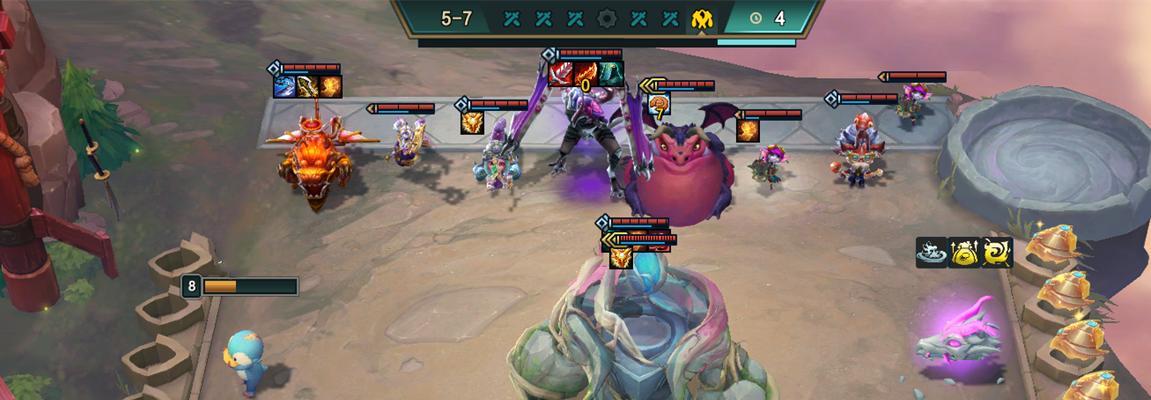
Task: Inspect the gold loot bag augment
Action: tap(964, 253)
